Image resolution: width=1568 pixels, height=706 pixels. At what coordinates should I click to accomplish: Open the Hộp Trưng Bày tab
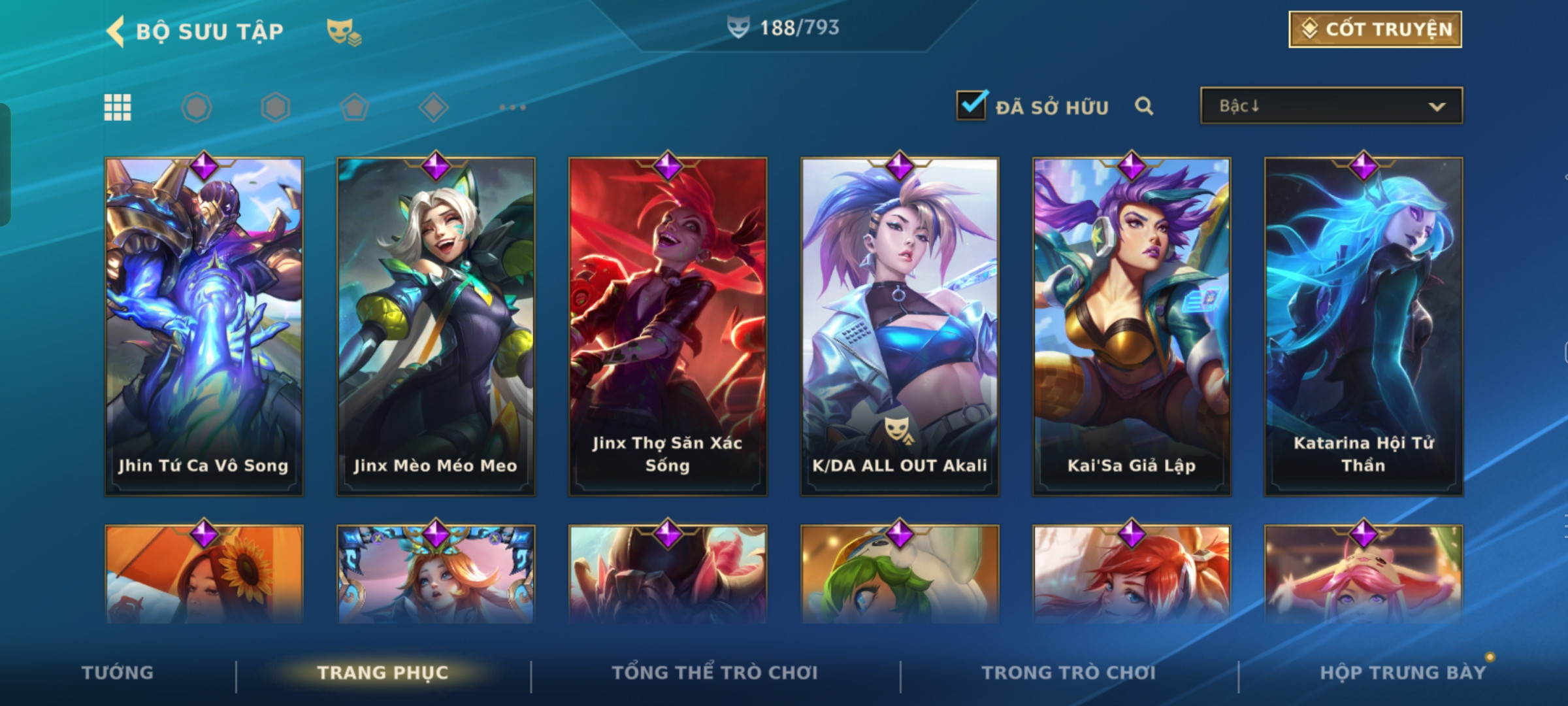[x=1403, y=673]
